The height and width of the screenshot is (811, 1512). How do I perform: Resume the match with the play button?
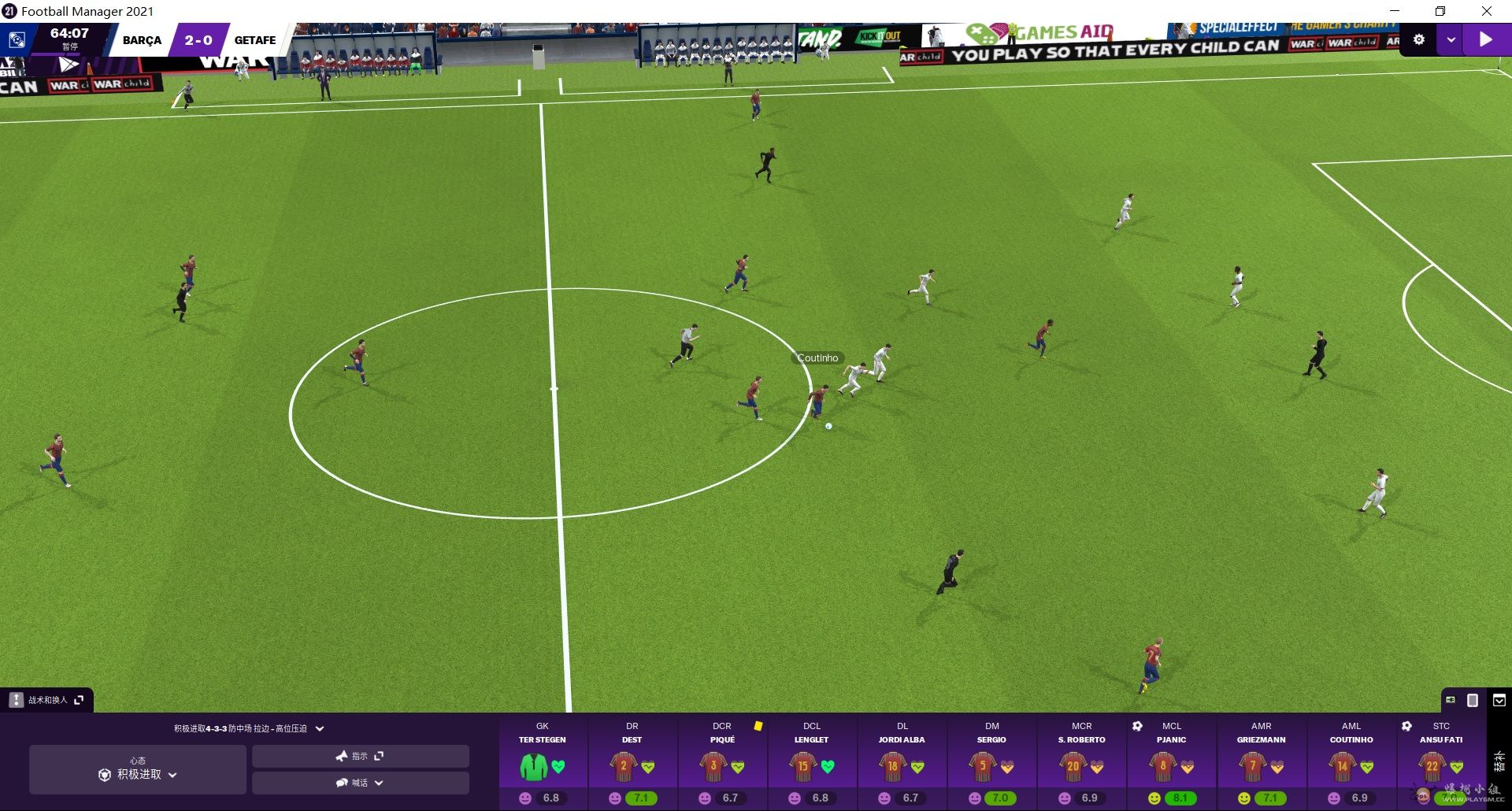click(1486, 39)
